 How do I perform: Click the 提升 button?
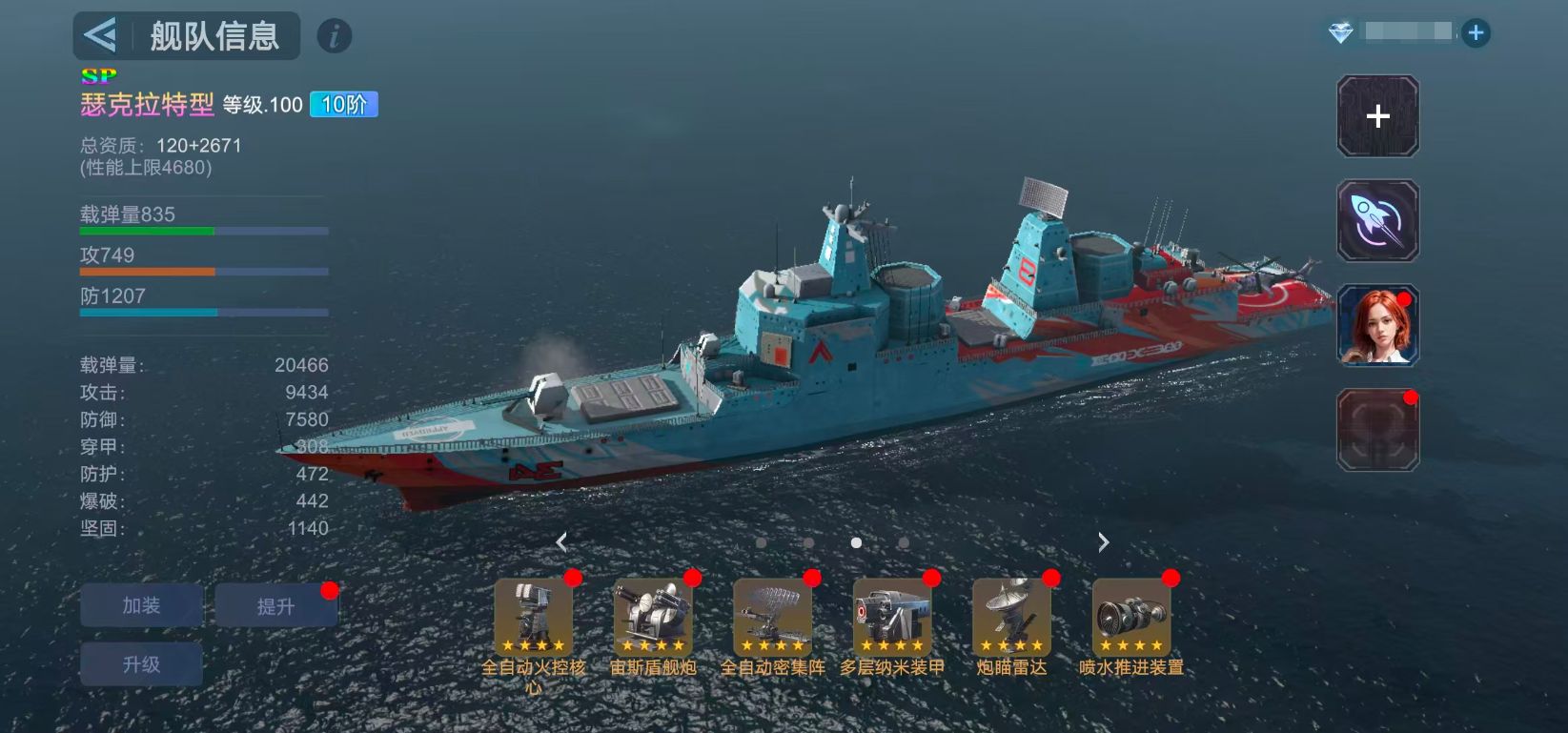coord(275,606)
